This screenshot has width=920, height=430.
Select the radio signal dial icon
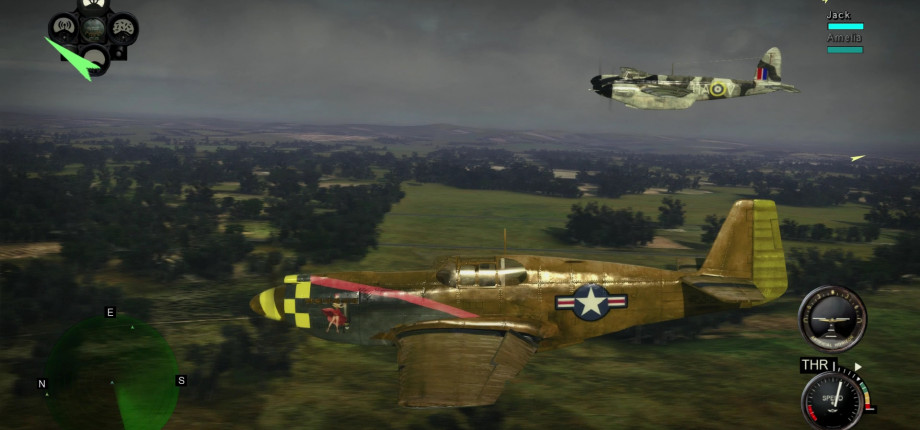pos(64,26)
